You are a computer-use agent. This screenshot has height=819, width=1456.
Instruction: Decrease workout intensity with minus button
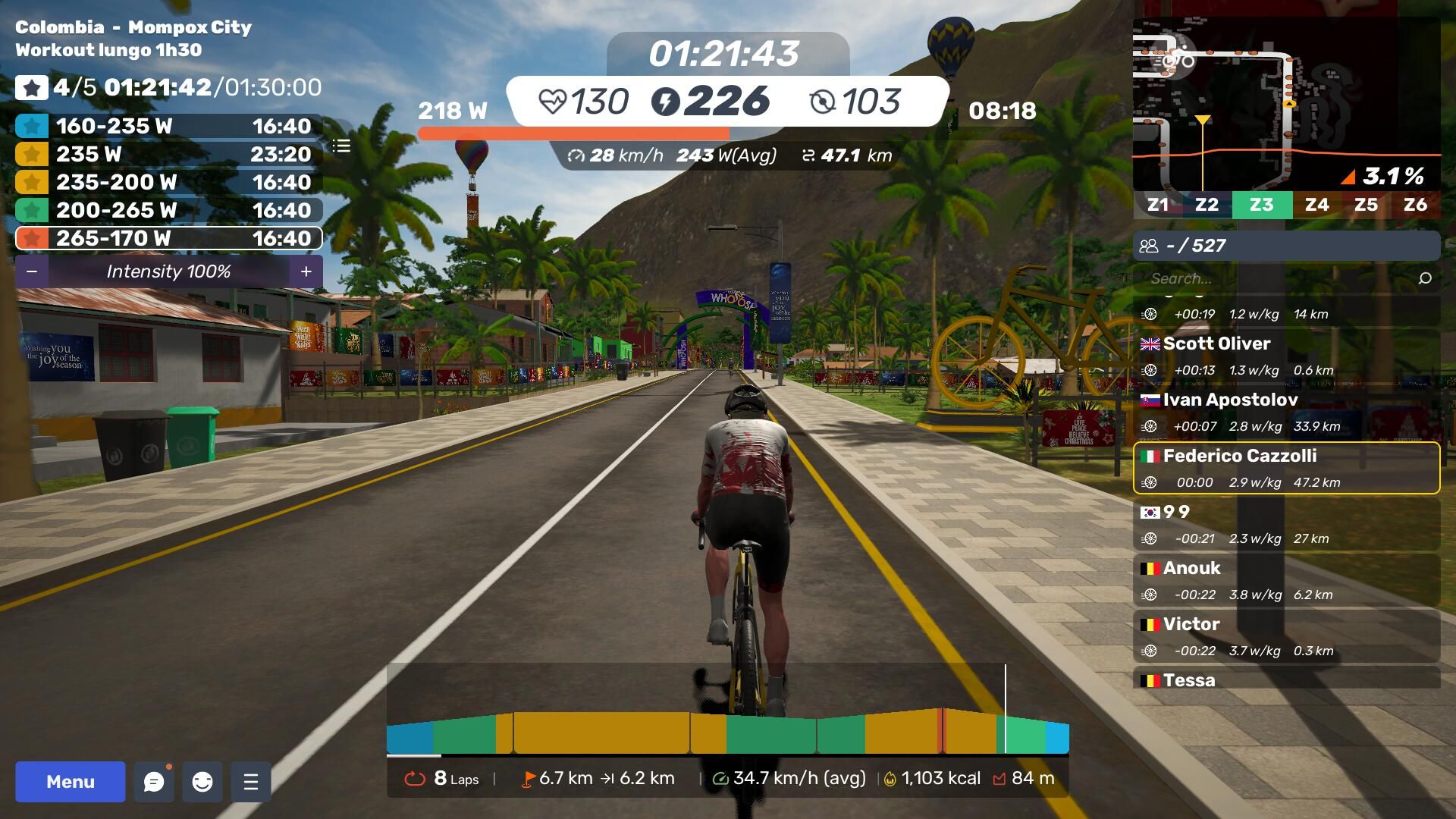32,271
